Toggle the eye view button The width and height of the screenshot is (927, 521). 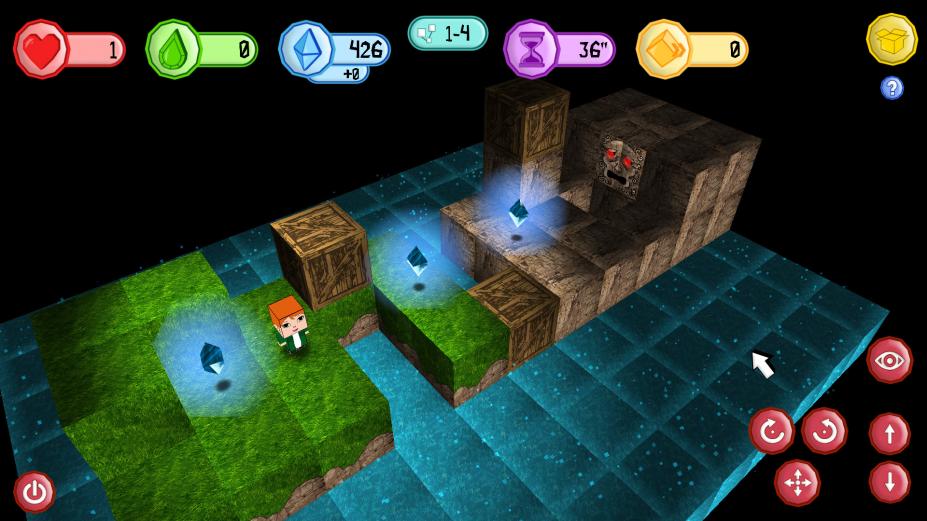point(889,360)
